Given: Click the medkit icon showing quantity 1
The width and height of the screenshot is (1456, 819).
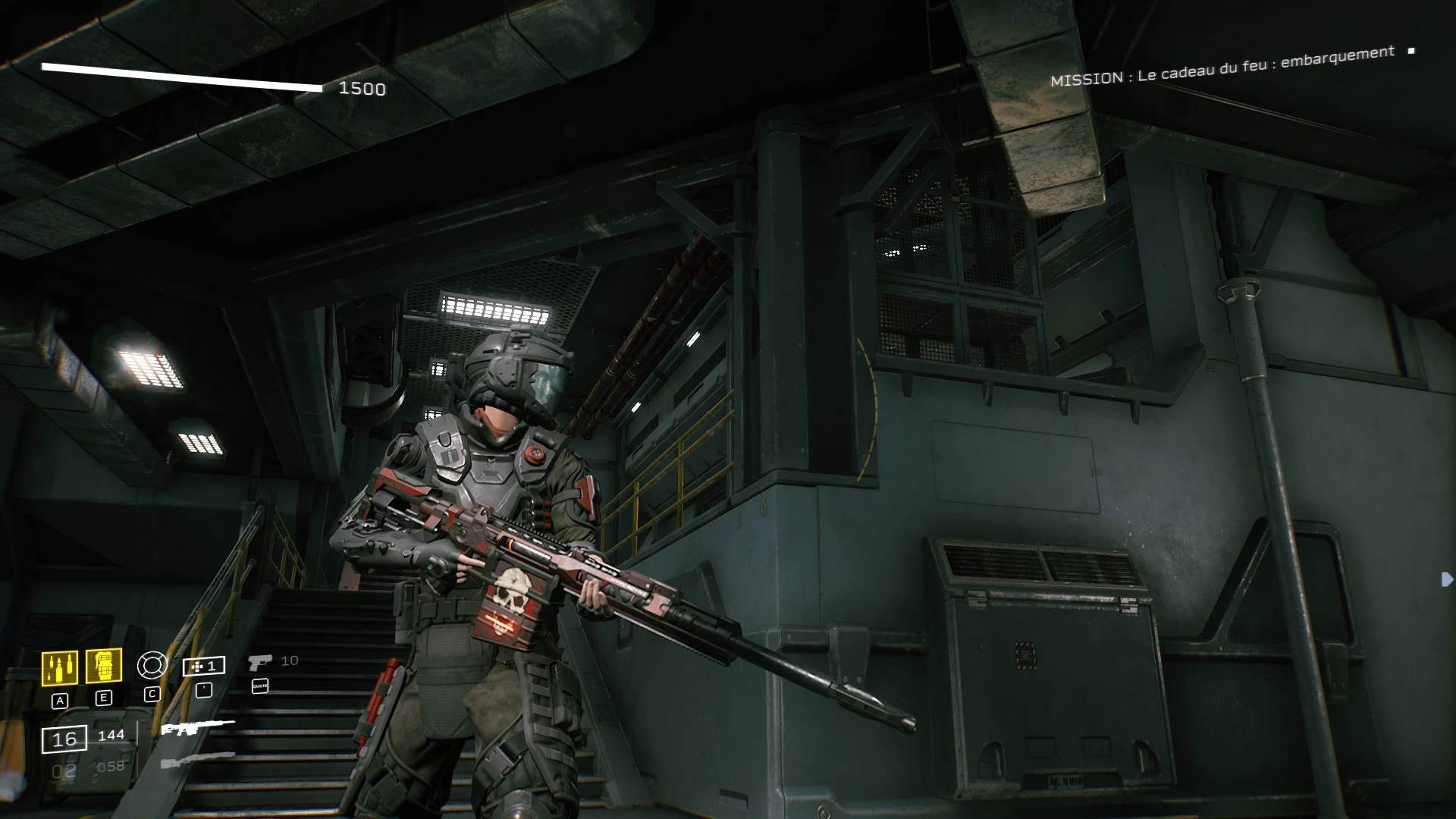Looking at the screenshot, I should (x=203, y=665).
